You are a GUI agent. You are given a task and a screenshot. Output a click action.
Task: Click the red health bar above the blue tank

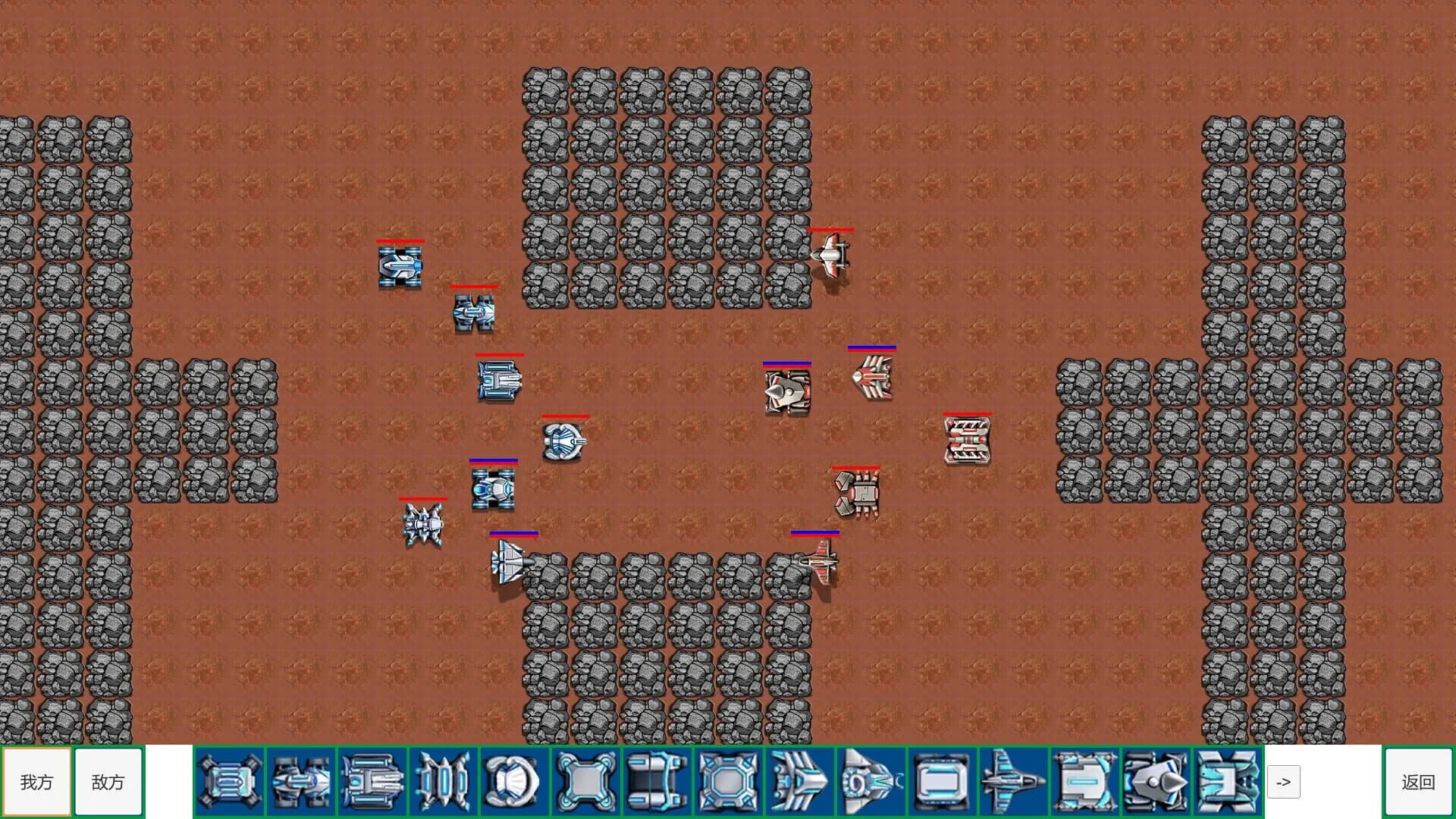click(x=402, y=243)
